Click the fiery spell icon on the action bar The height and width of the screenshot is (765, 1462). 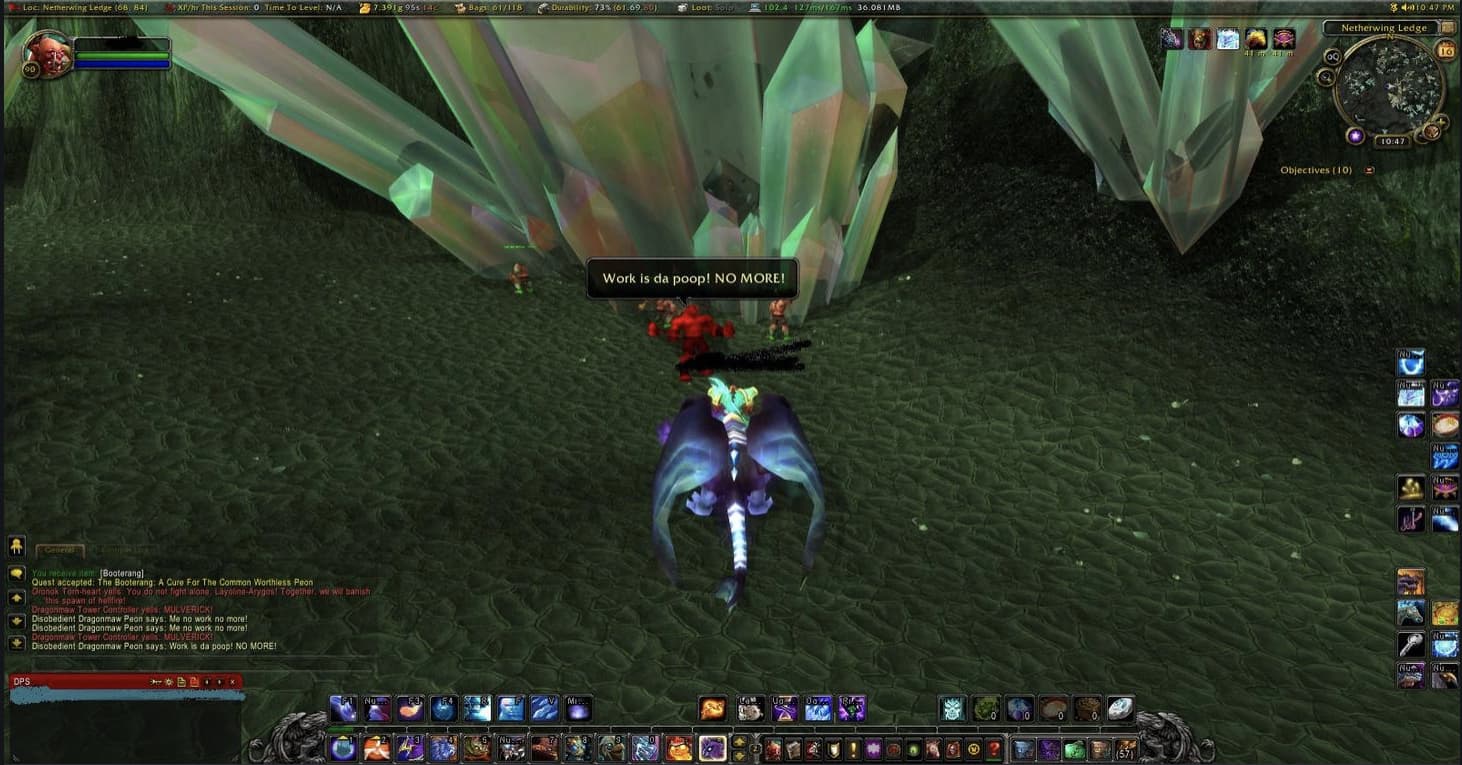712,708
